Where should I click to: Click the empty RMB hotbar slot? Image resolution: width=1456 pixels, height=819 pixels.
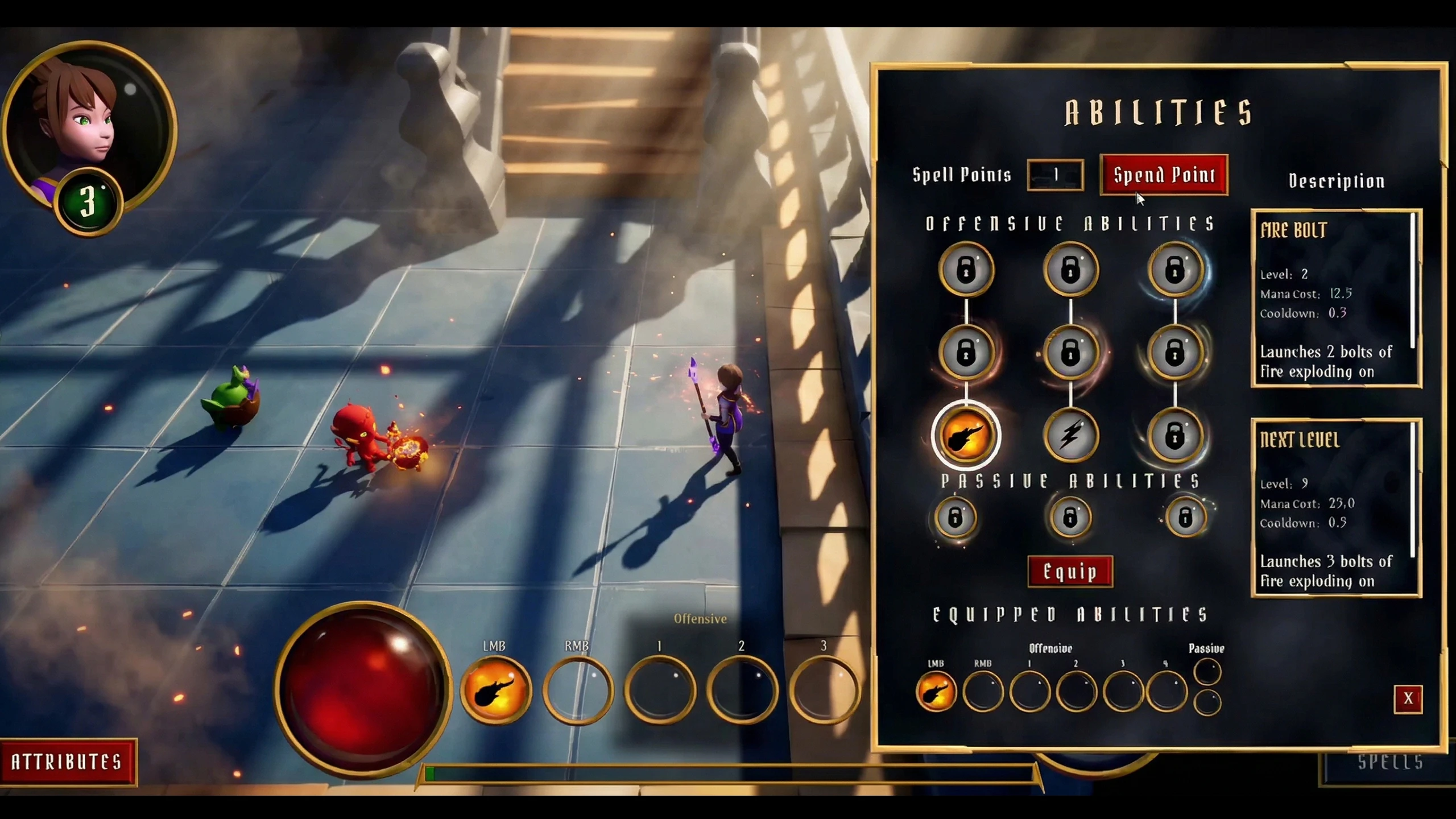tap(577, 690)
